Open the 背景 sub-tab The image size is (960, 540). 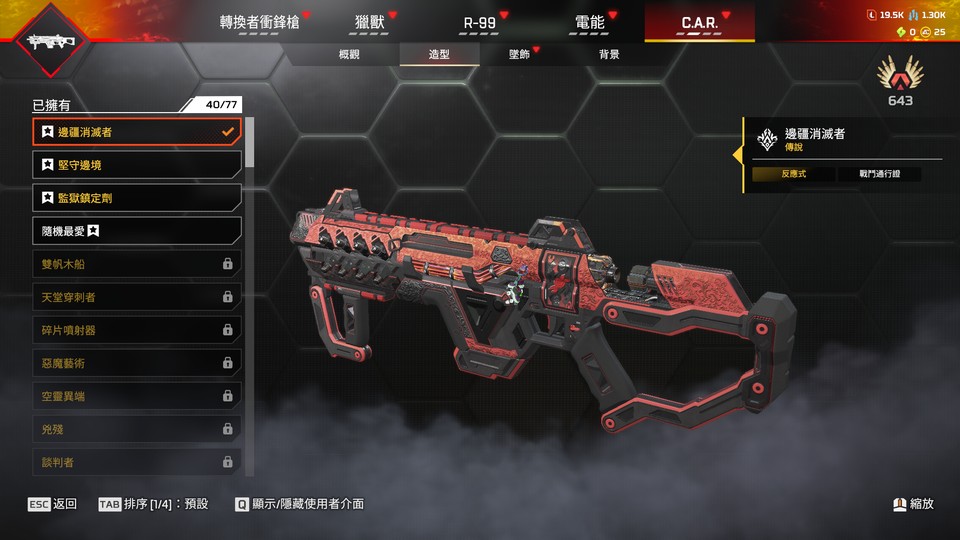pyautogui.click(x=609, y=54)
